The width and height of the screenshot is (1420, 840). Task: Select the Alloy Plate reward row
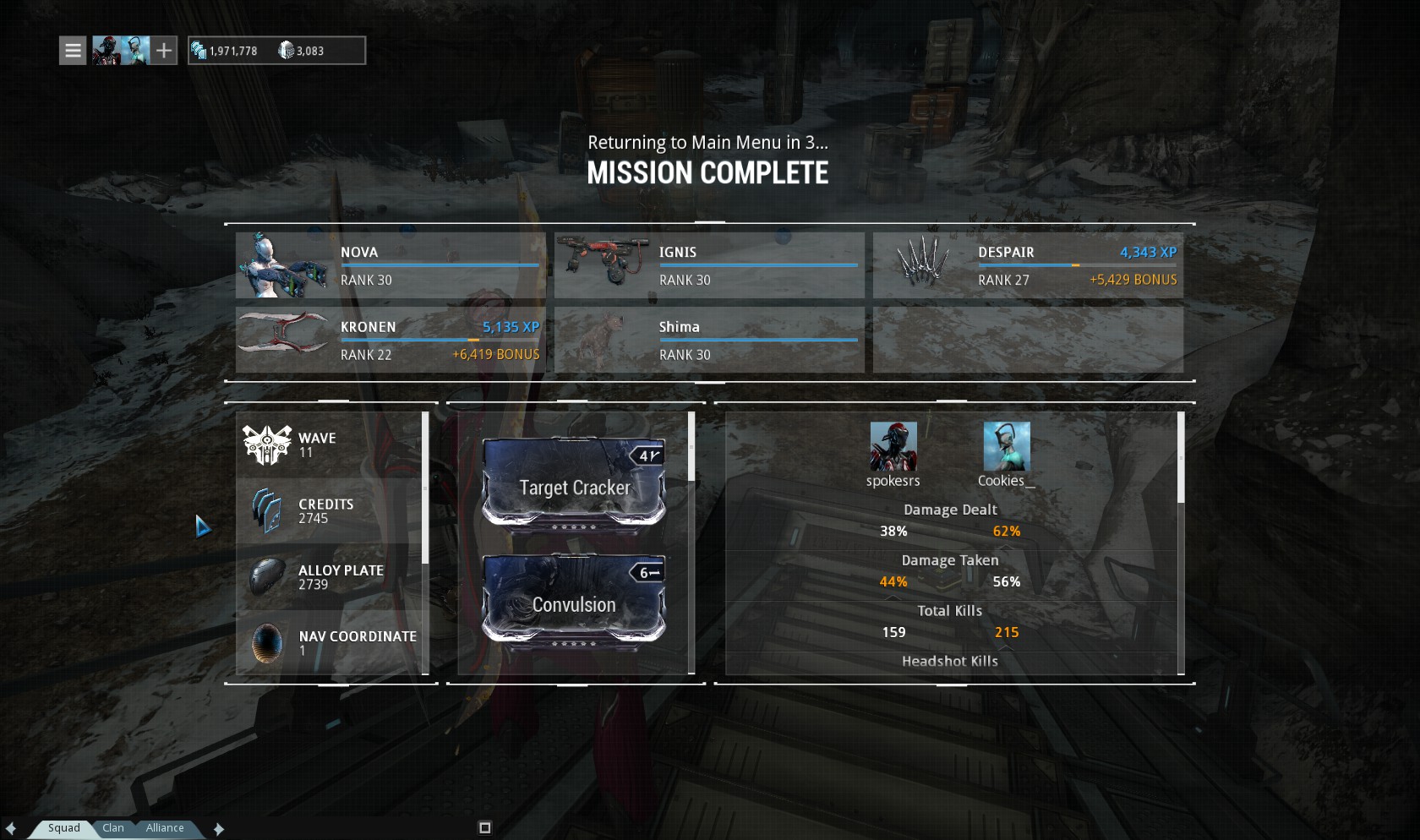tap(330, 577)
